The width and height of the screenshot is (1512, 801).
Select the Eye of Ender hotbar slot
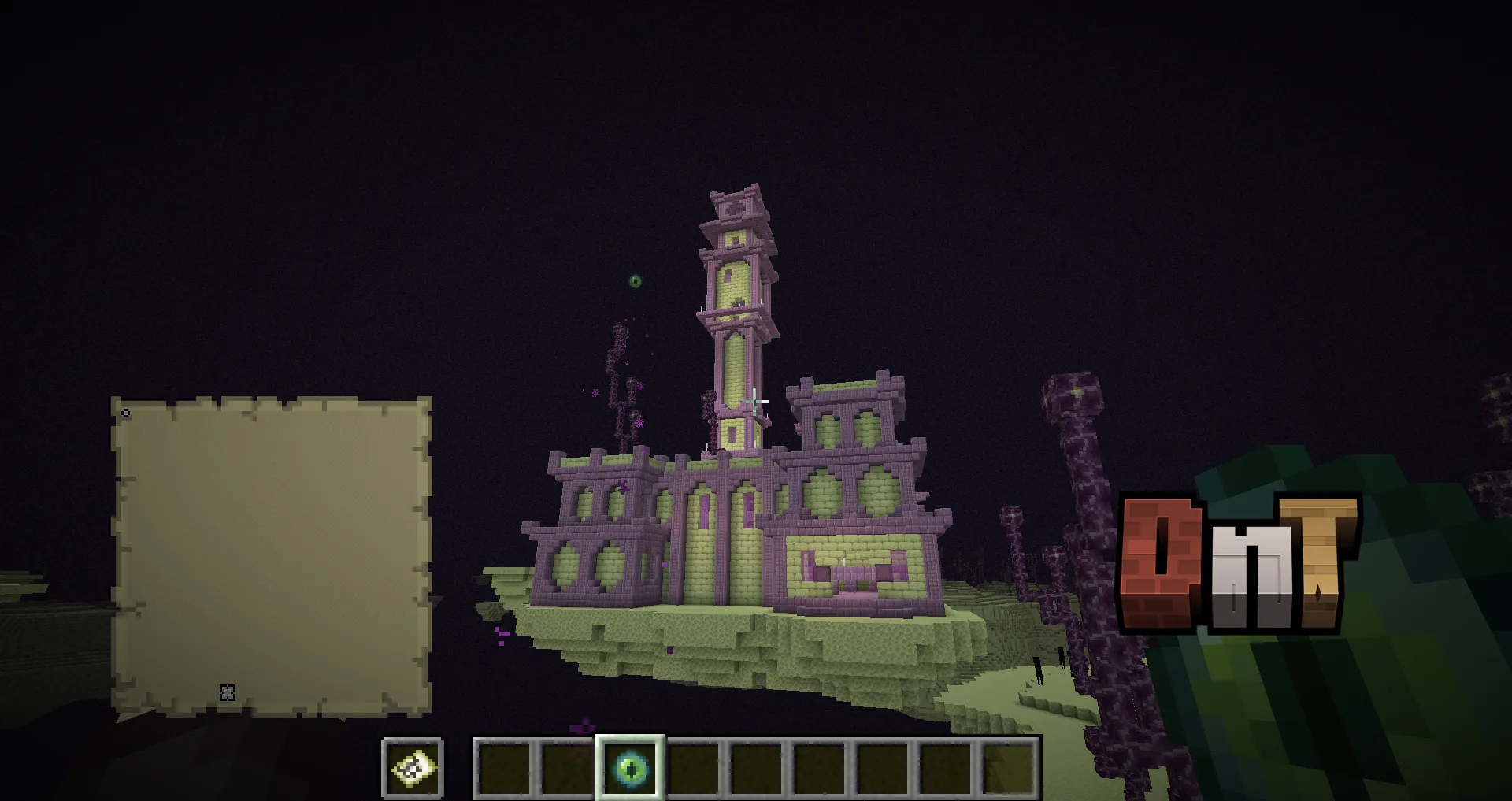[630, 767]
